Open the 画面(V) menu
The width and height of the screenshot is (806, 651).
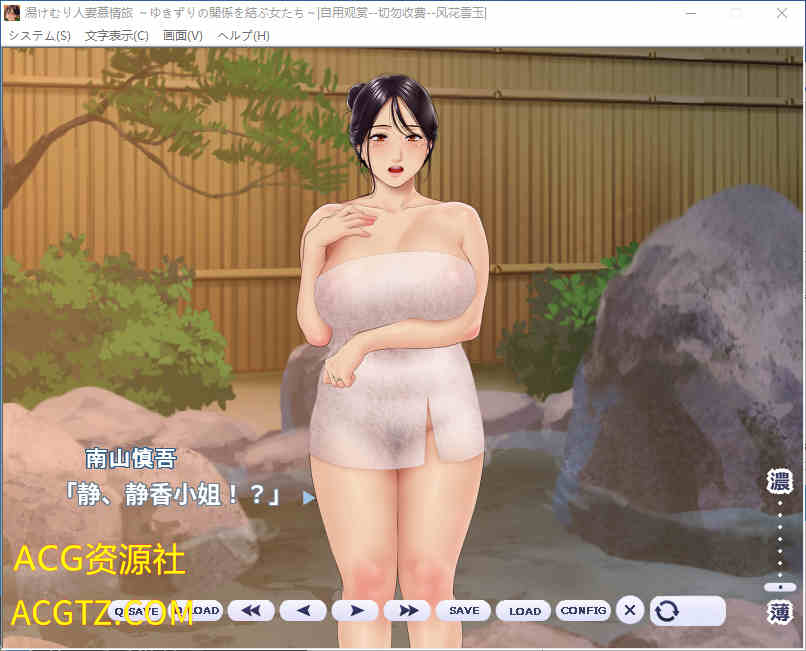tap(182, 35)
